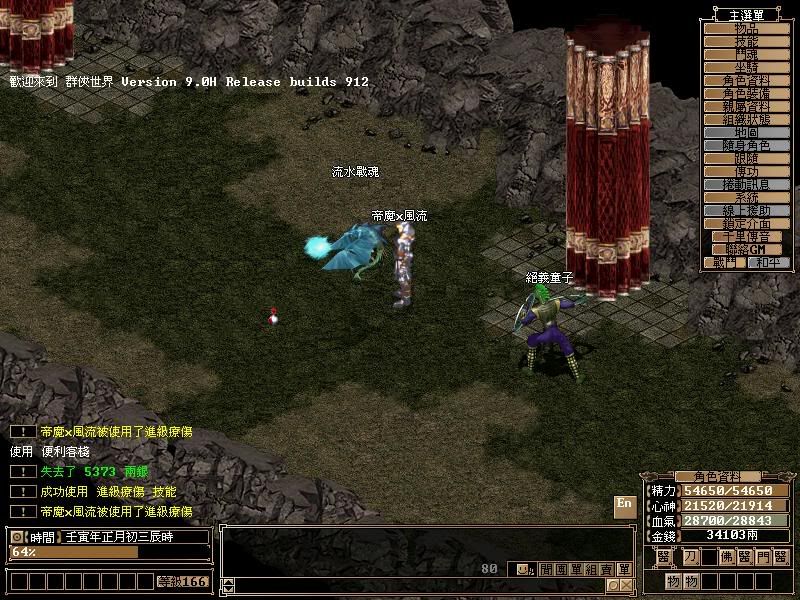Click the 聯絡GM contact button
The image size is (800, 600).
746,249
